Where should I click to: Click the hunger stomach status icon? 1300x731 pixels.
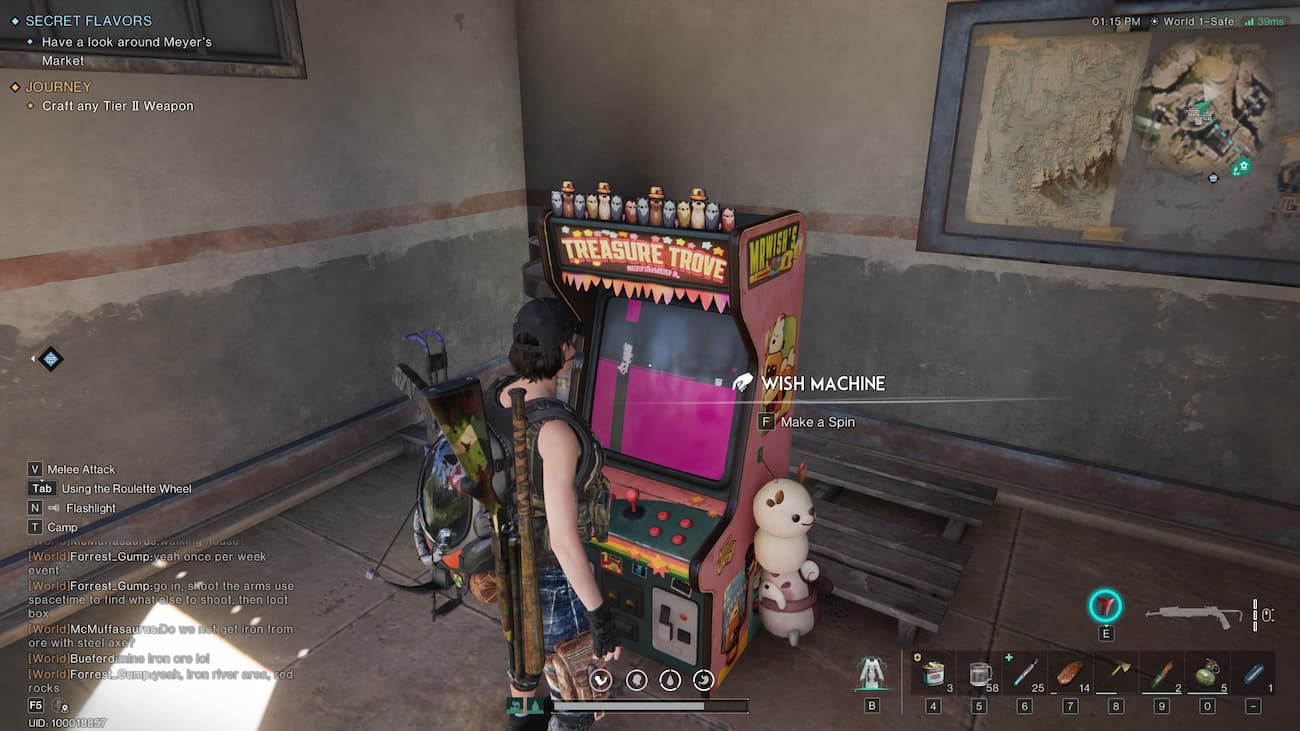(703, 680)
